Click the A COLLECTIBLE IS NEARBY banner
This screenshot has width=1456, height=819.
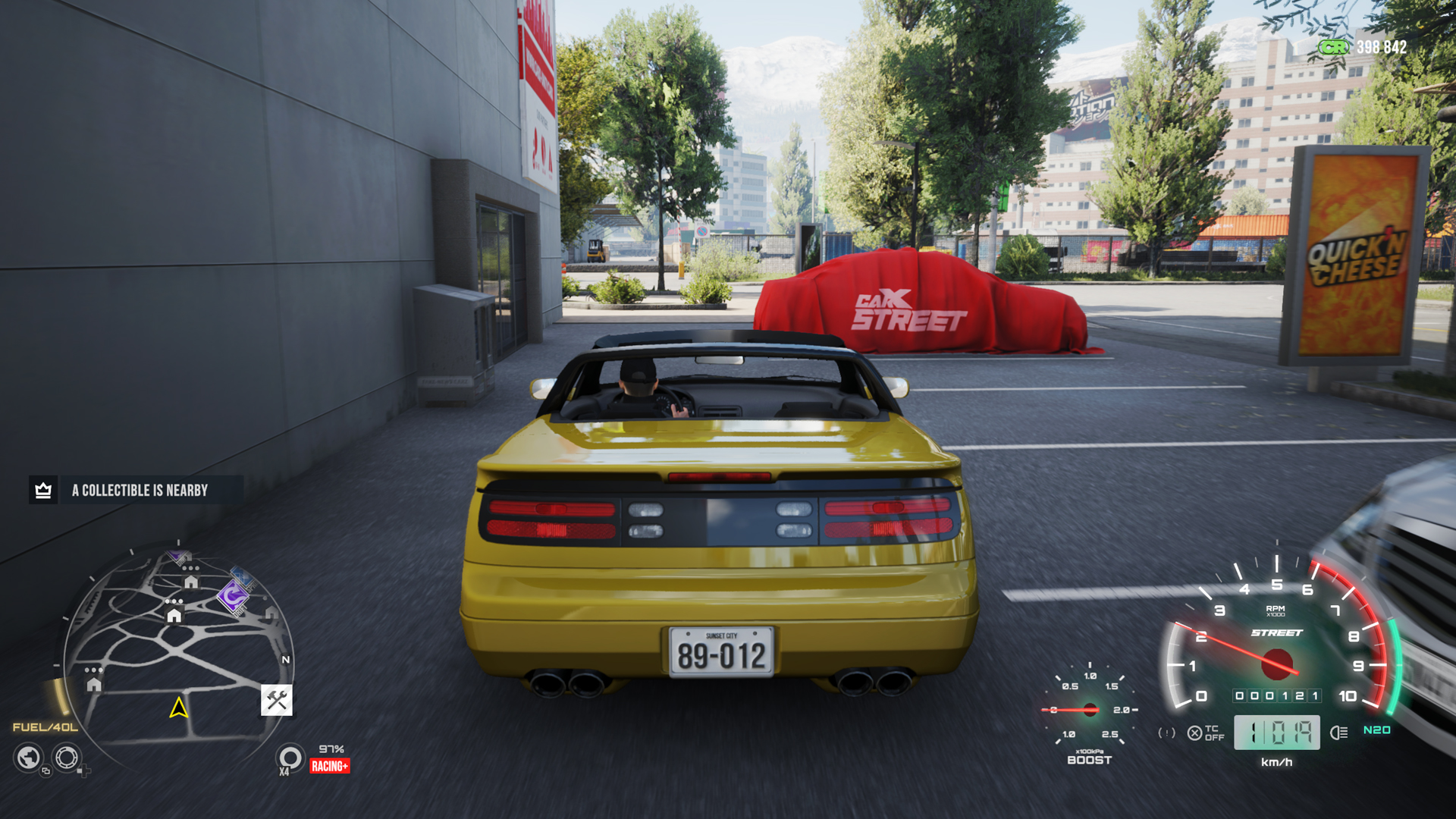point(139,490)
